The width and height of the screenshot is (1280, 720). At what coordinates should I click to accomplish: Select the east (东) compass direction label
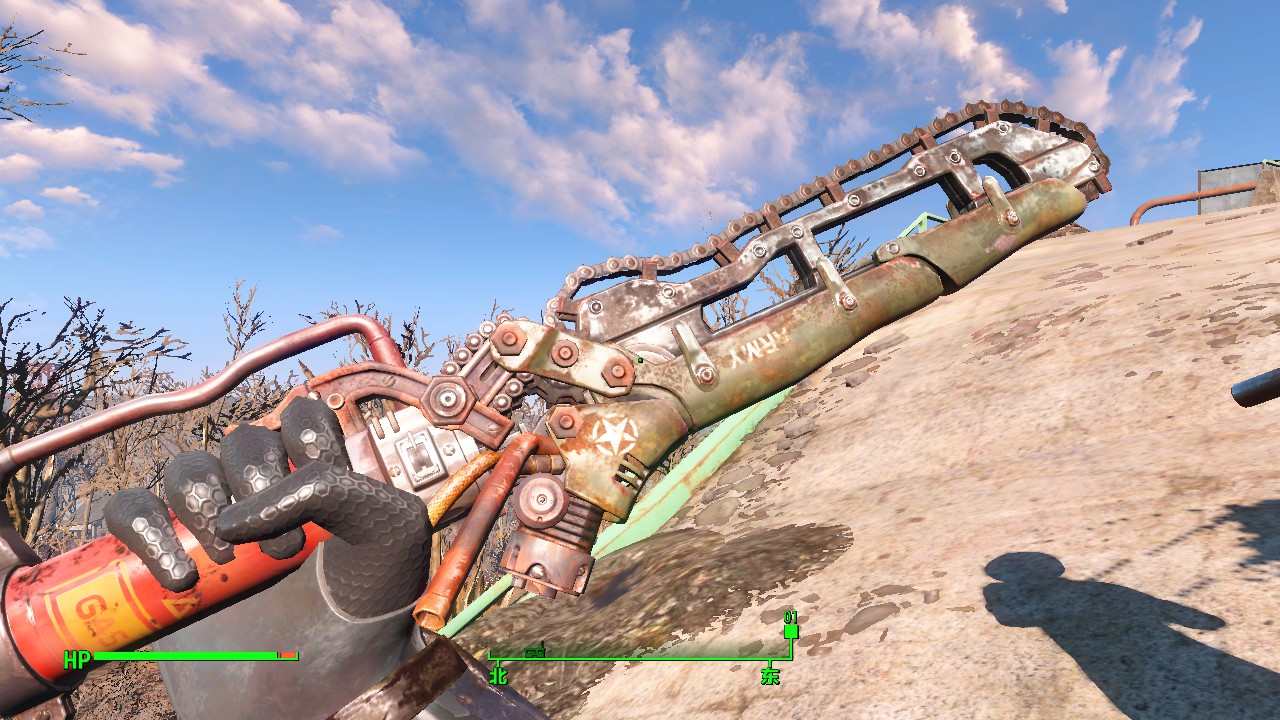(x=770, y=675)
